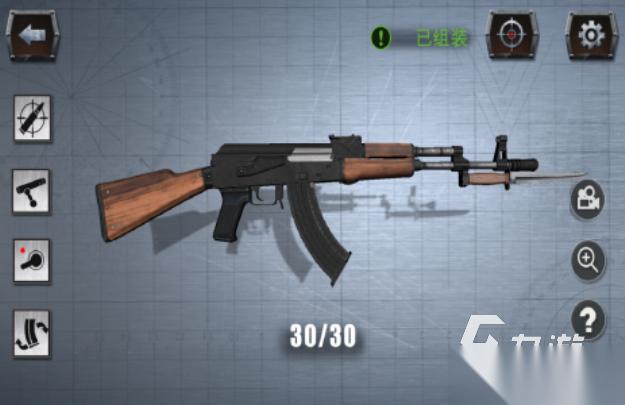Go back using the arrow button
Viewport: 625px width, 405px height.
(x=31, y=35)
